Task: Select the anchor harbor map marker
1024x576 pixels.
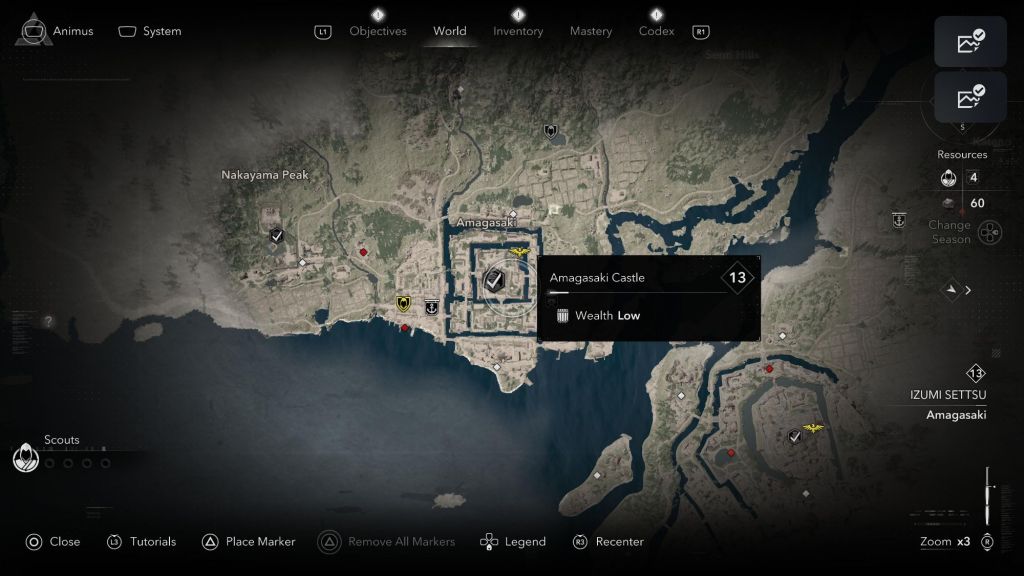Action: 431,306
